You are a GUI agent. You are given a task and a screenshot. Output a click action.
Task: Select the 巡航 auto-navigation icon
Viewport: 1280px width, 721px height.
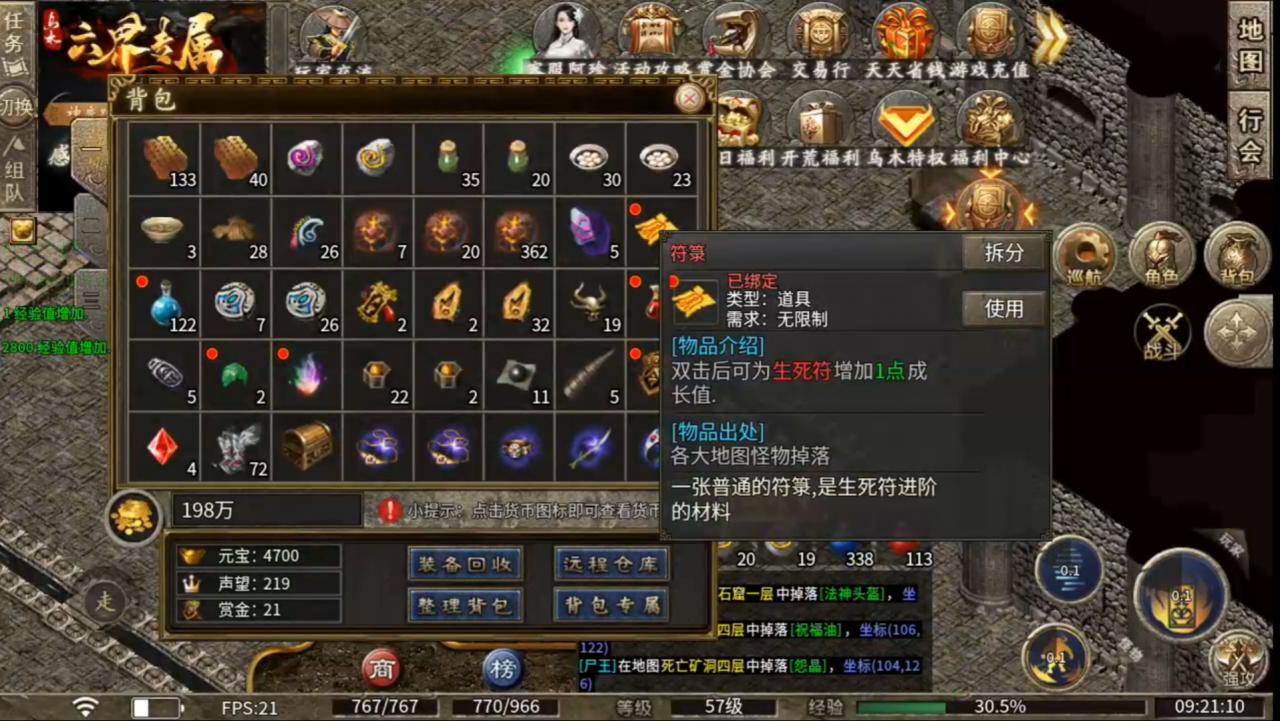tap(1085, 255)
